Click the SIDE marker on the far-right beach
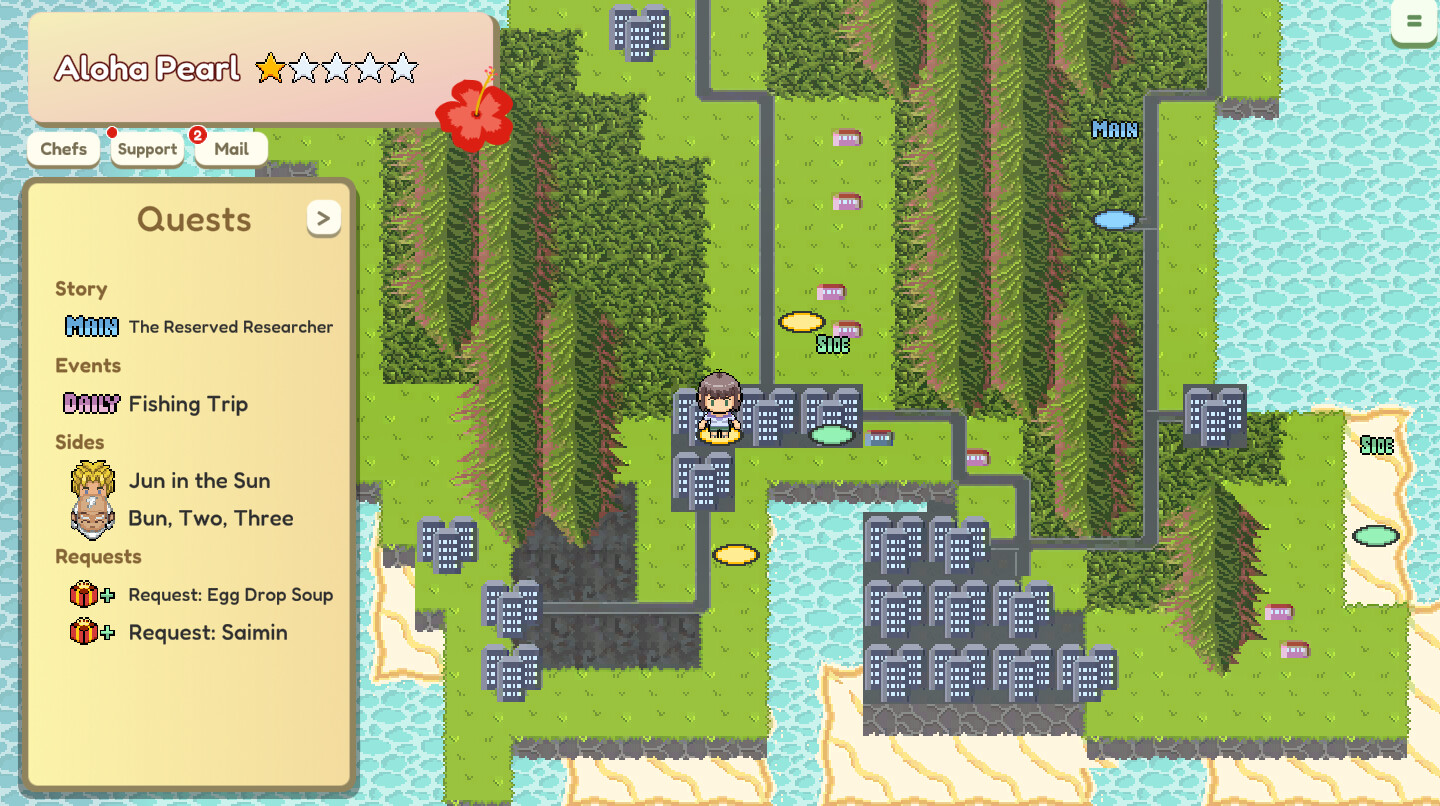 (x=1377, y=446)
